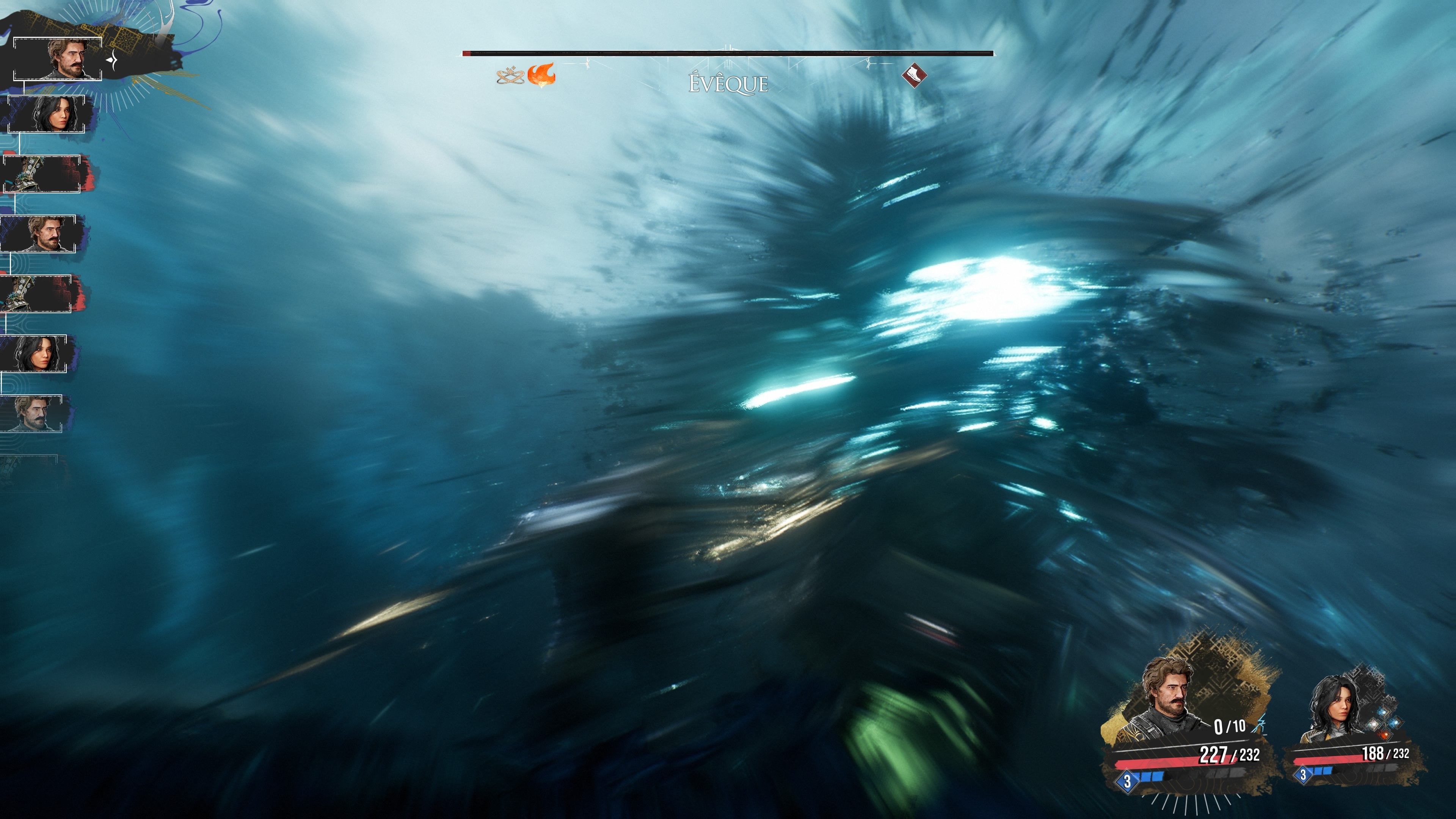Inspect the red diamond boot status icon
Screen dimensions: 1456x819
[914, 75]
